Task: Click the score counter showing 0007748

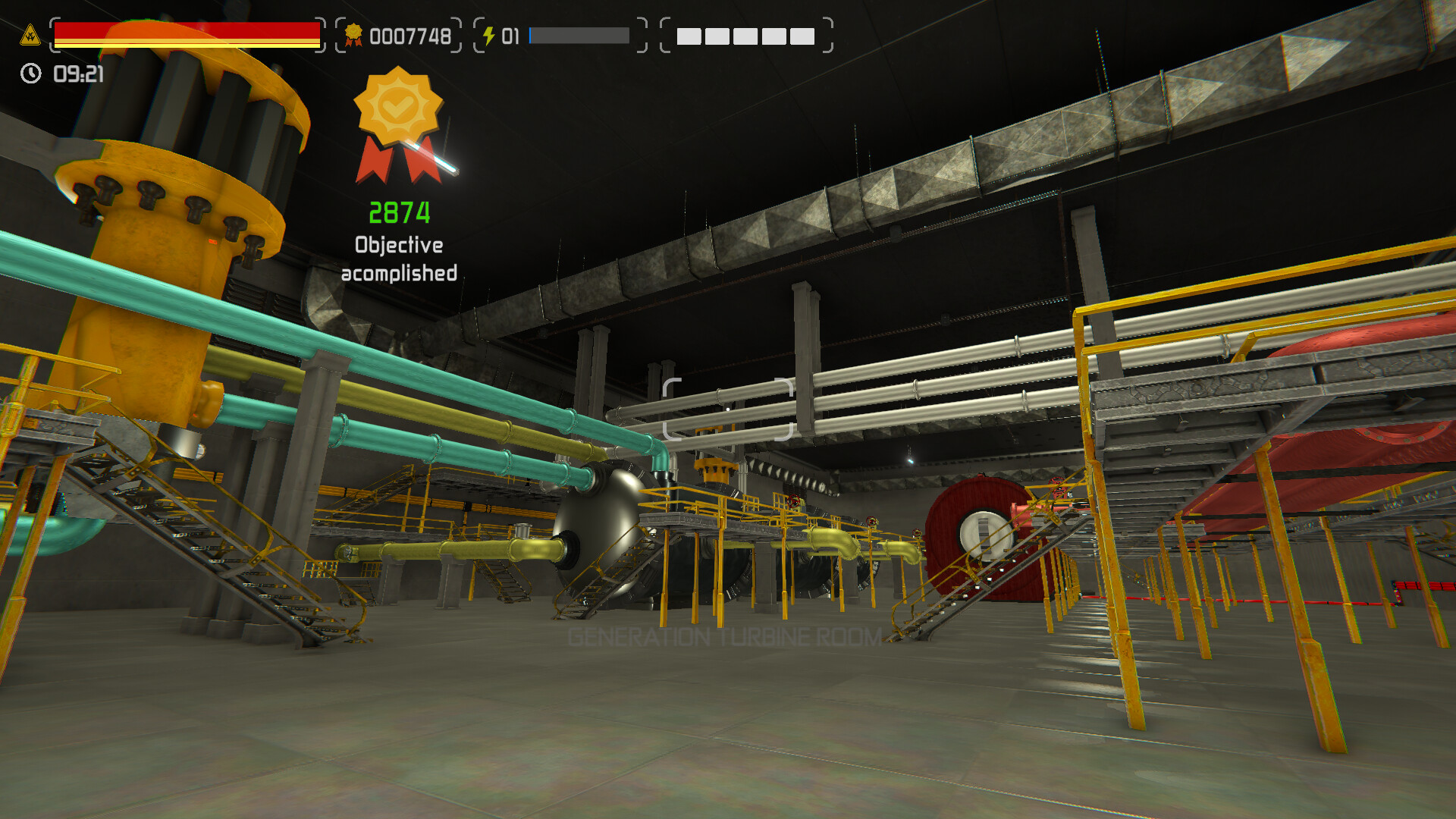Action: click(x=409, y=34)
